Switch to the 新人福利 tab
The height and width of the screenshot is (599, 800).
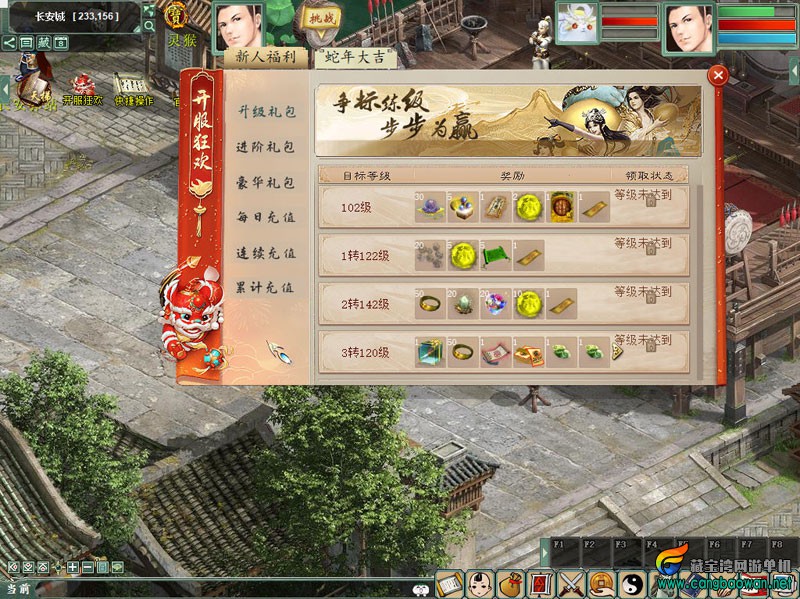point(264,57)
